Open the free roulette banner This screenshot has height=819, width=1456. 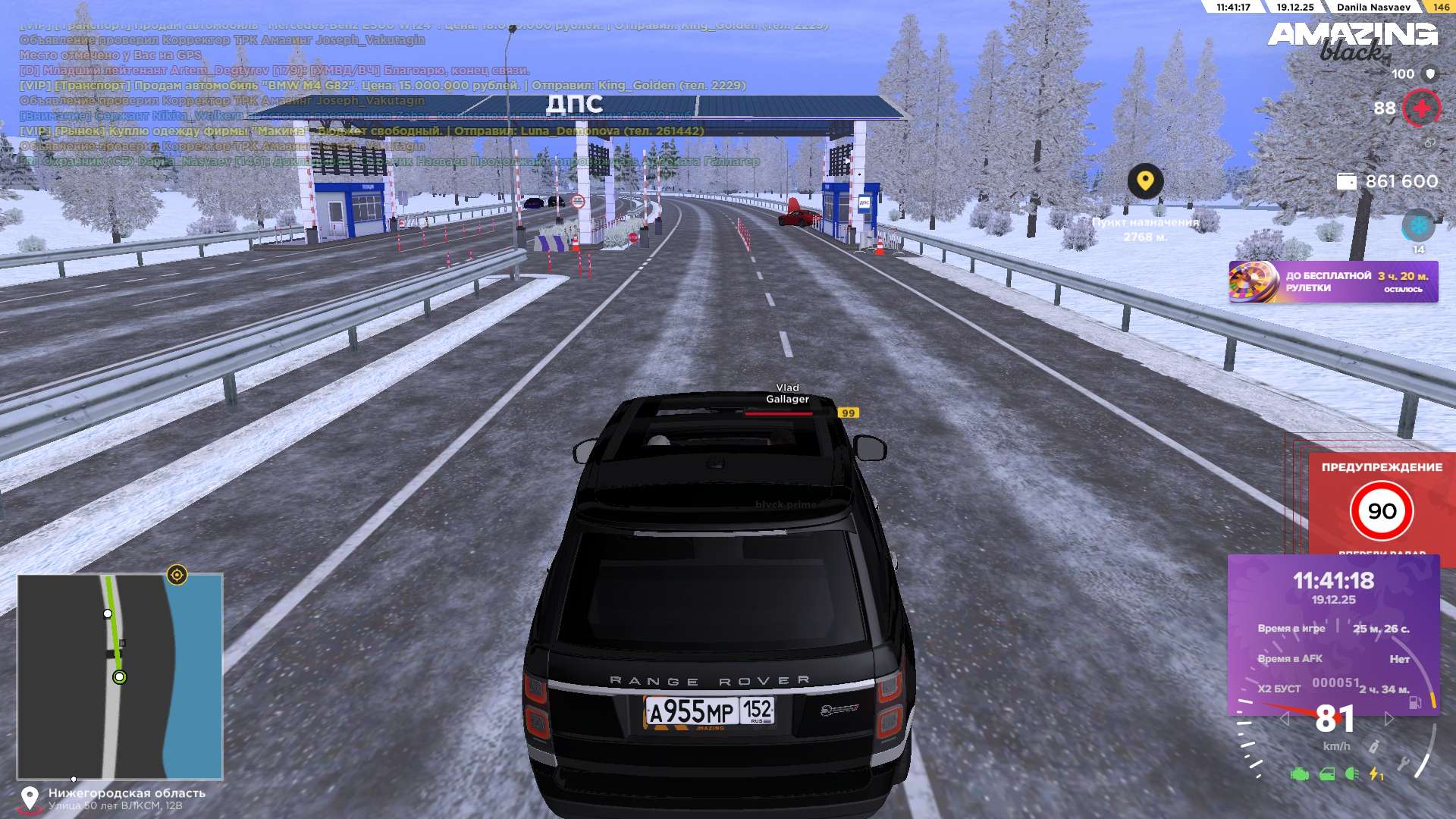coord(1332,282)
